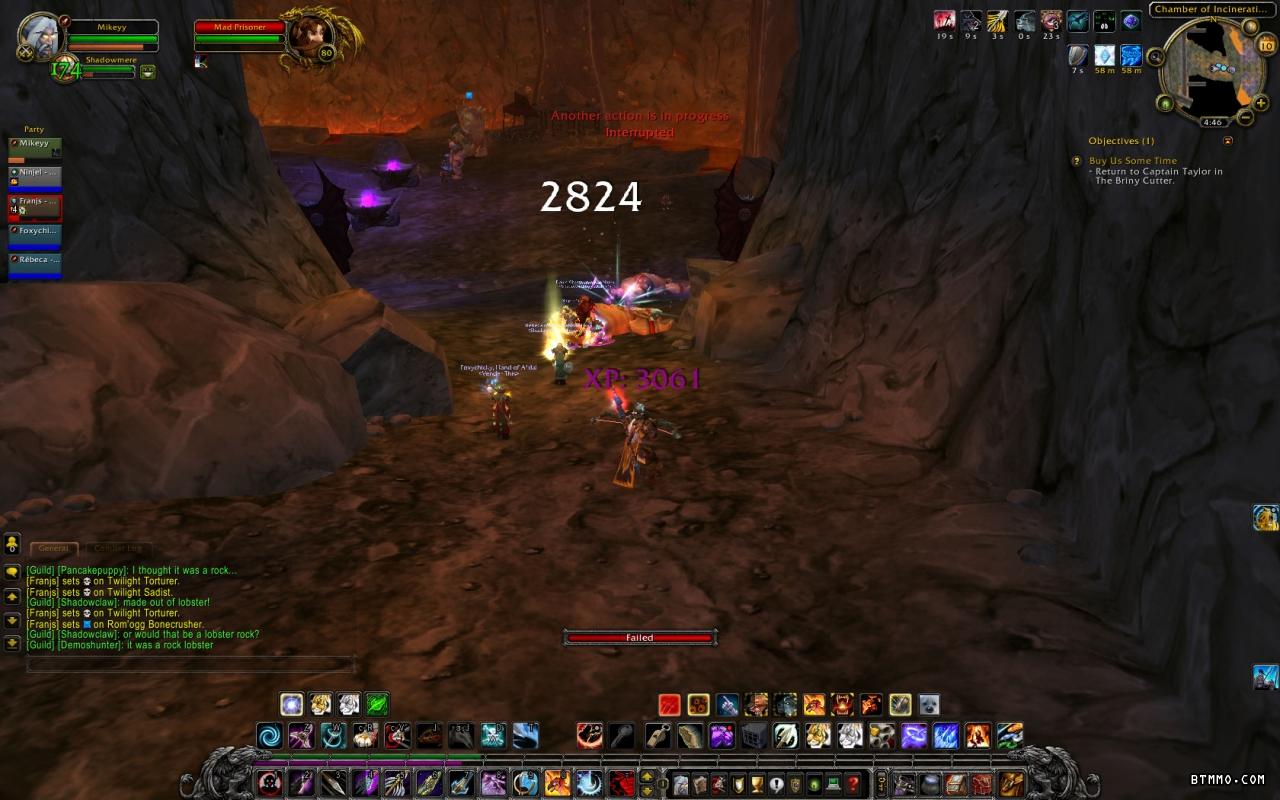Use the red claw slash ability

coord(670,705)
